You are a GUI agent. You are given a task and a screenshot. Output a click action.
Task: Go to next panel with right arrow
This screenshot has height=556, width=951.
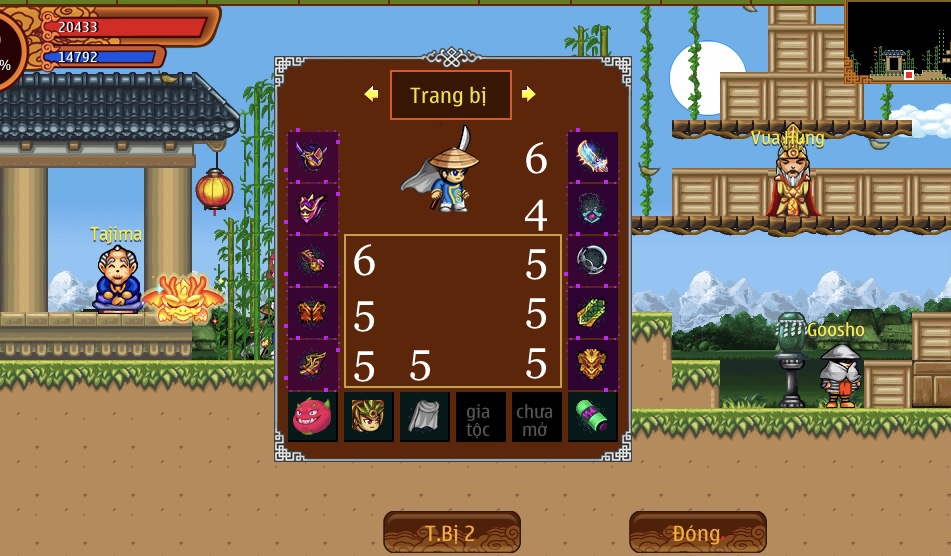[529, 94]
